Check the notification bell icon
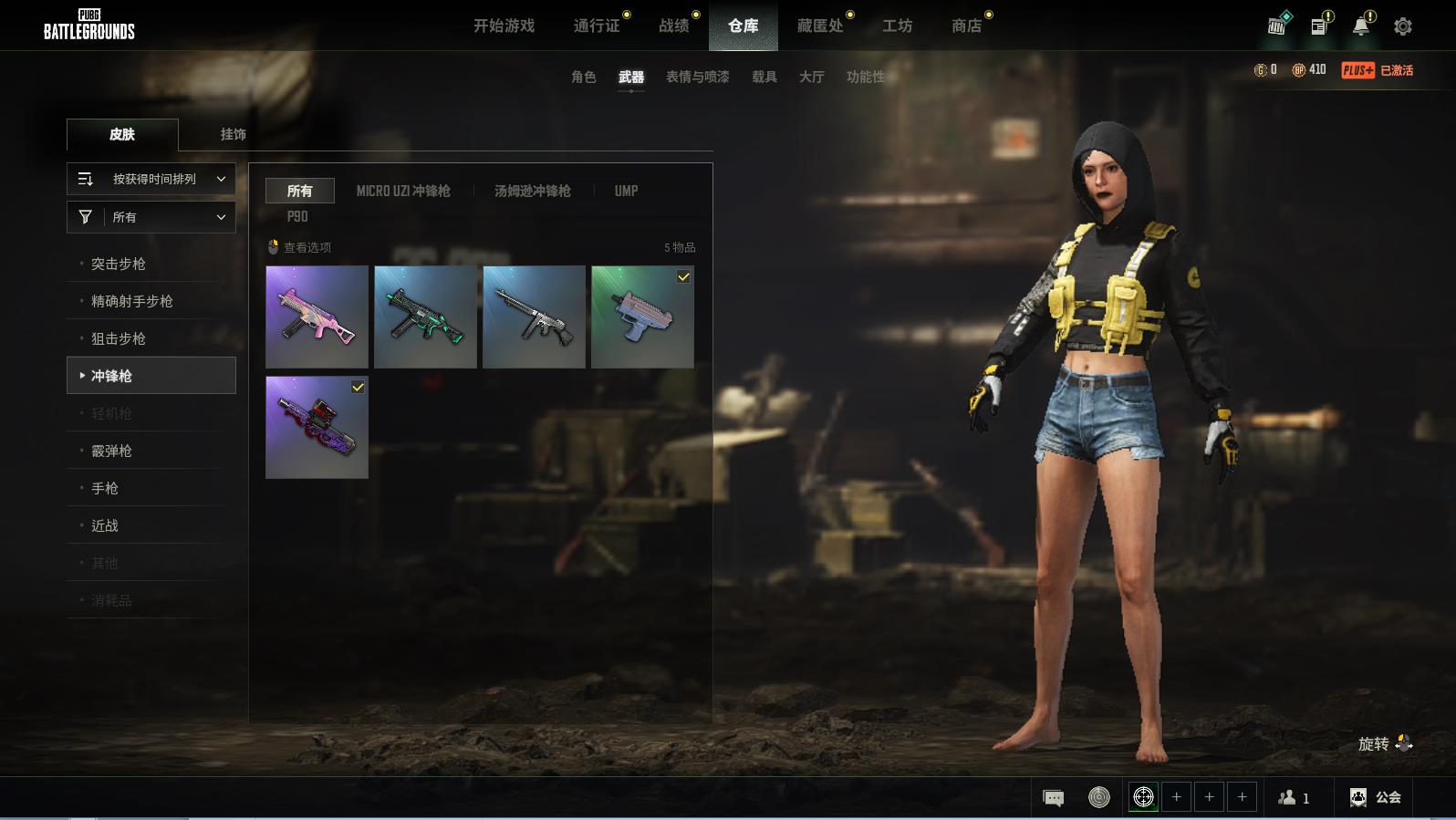Viewport: 1456px width, 820px height. (1360, 26)
